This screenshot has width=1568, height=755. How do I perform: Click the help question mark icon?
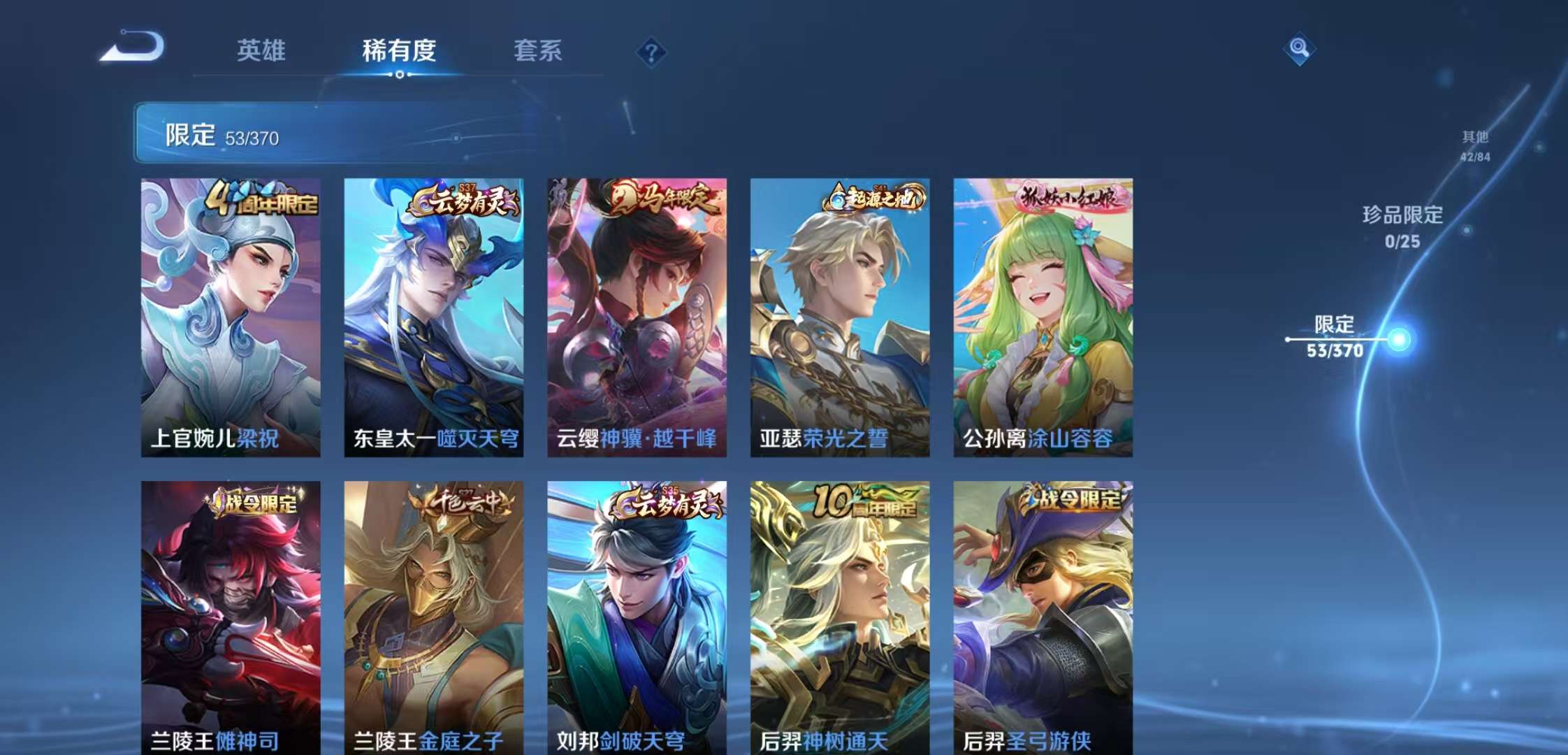651,49
